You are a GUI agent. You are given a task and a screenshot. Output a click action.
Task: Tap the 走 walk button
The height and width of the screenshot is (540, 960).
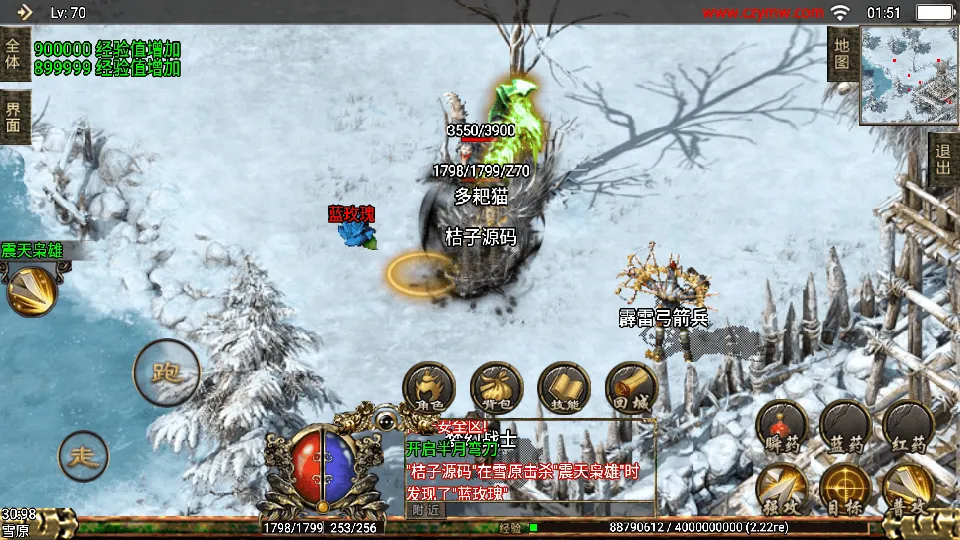(x=84, y=456)
